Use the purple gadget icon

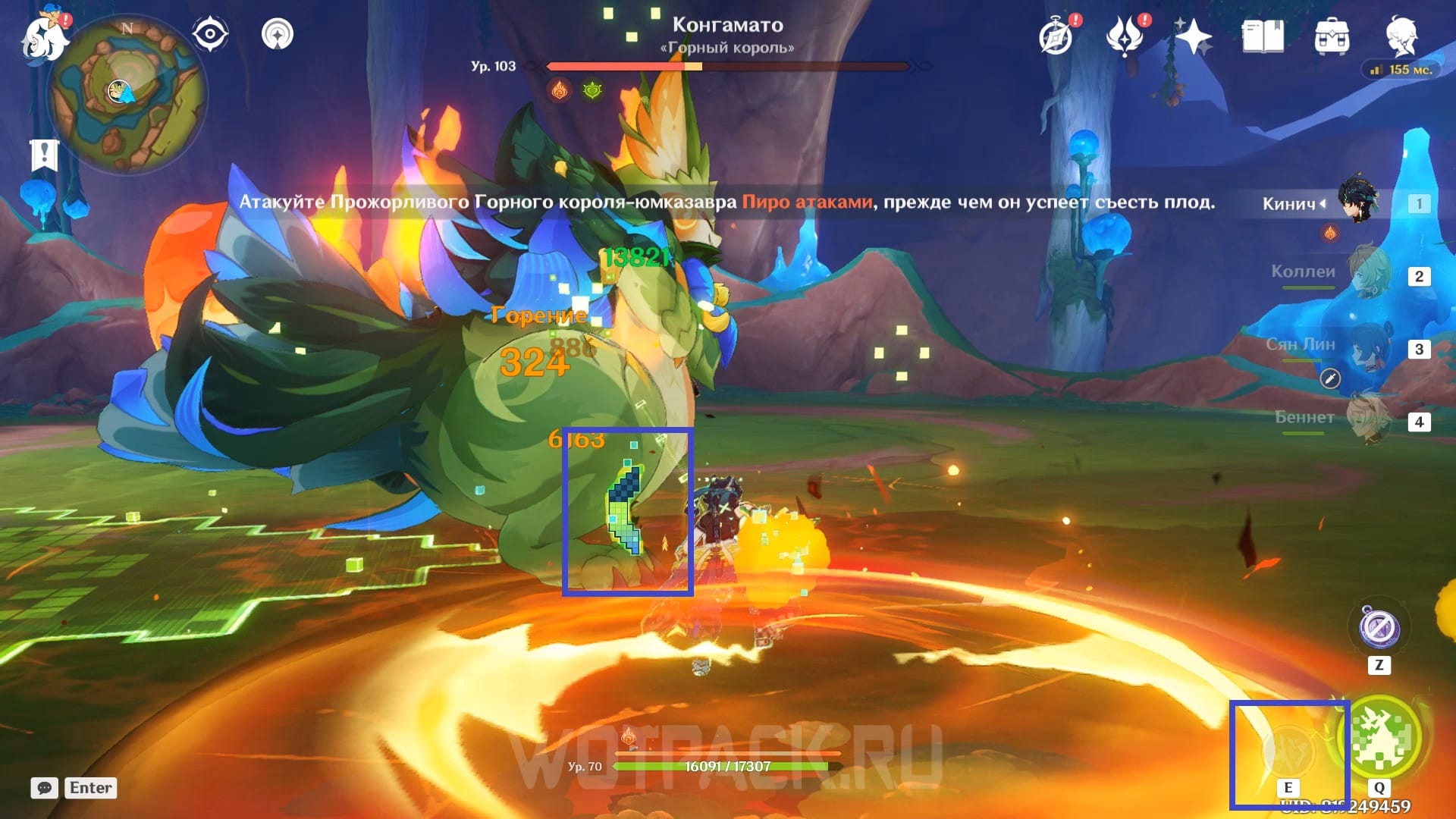point(1379,628)
